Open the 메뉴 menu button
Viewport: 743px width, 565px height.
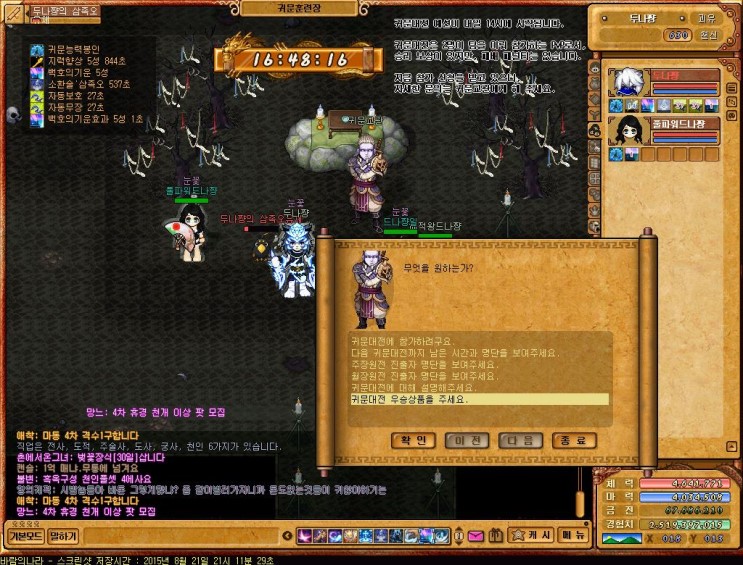point(573,535)
